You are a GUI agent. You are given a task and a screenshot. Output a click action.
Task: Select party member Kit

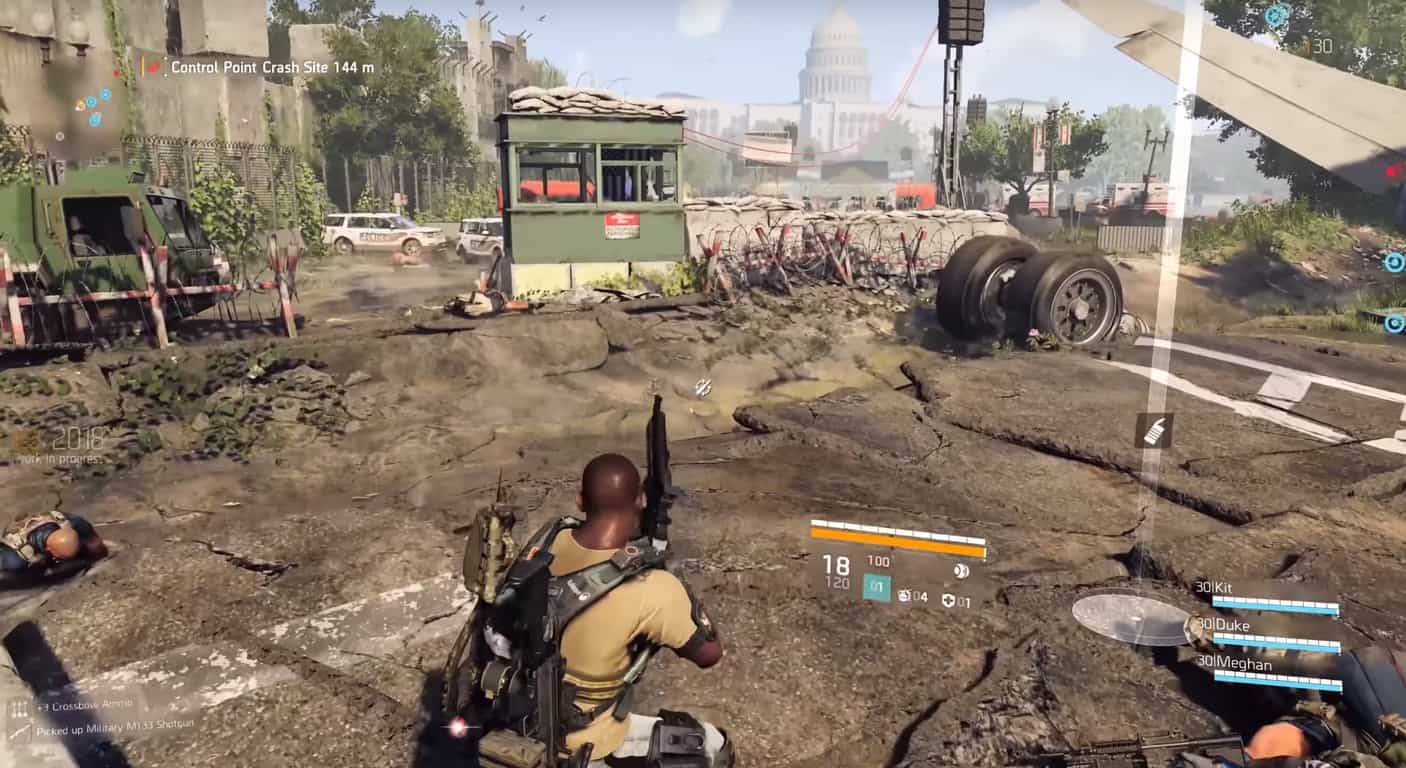(x=1270, y=594)
